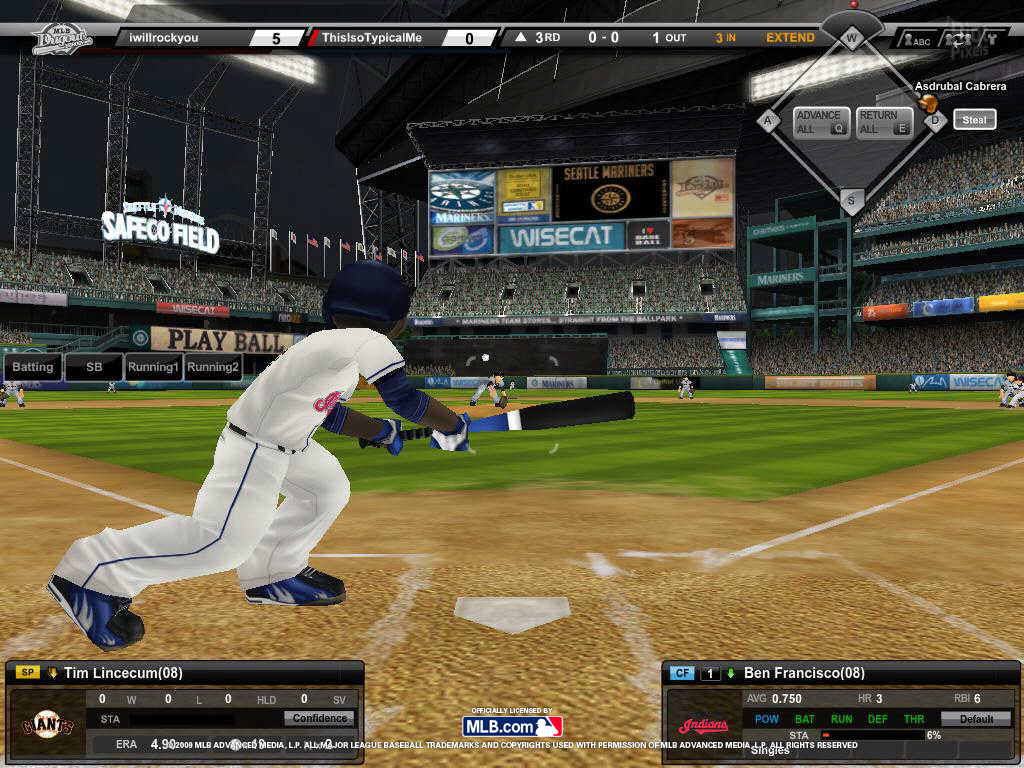Select the S base at bottom of diamond
Image resolution: width=1024 pixels, height=768 pixels.
(852, 200)
